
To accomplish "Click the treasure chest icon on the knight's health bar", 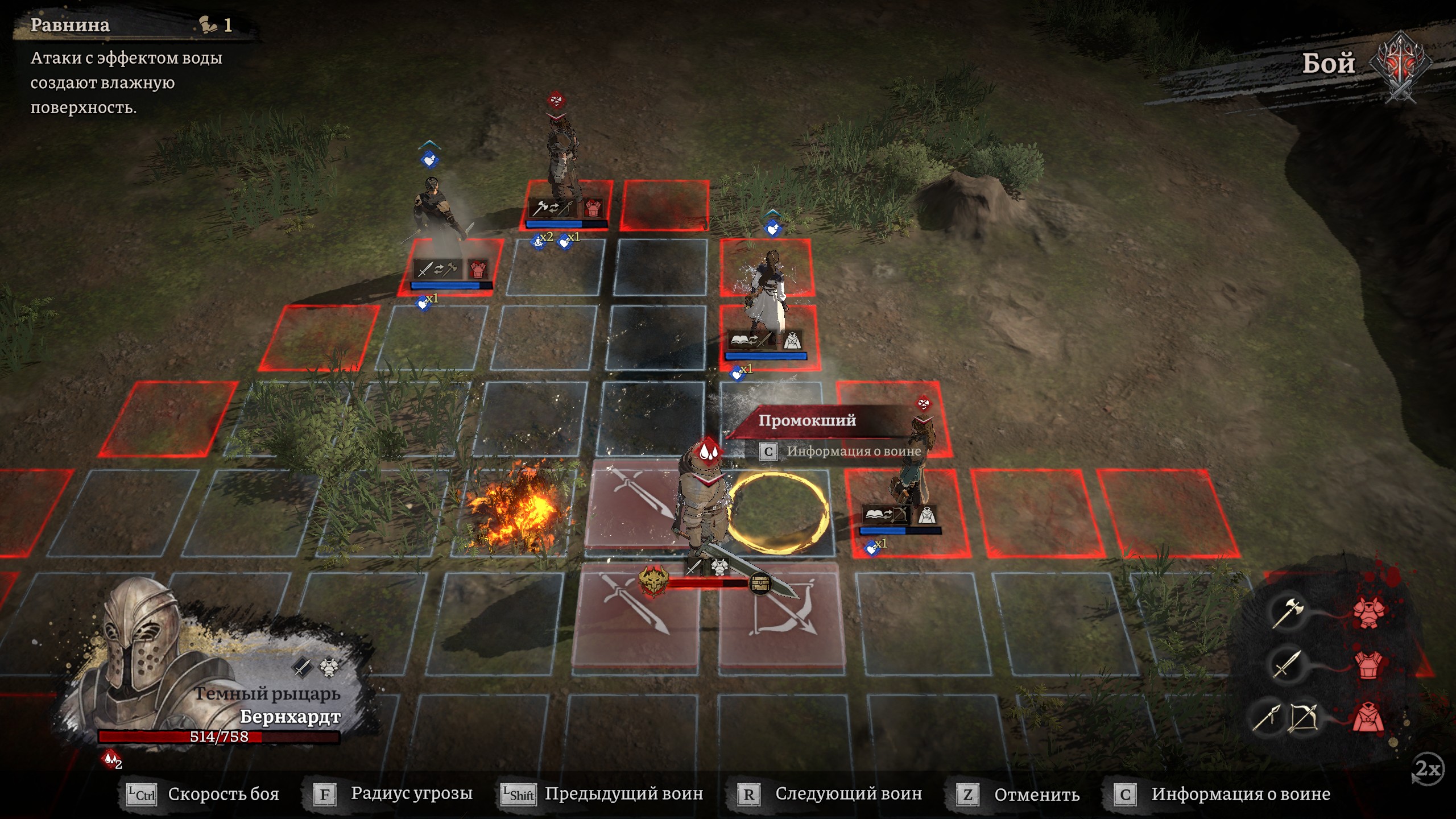I will 760,583.
